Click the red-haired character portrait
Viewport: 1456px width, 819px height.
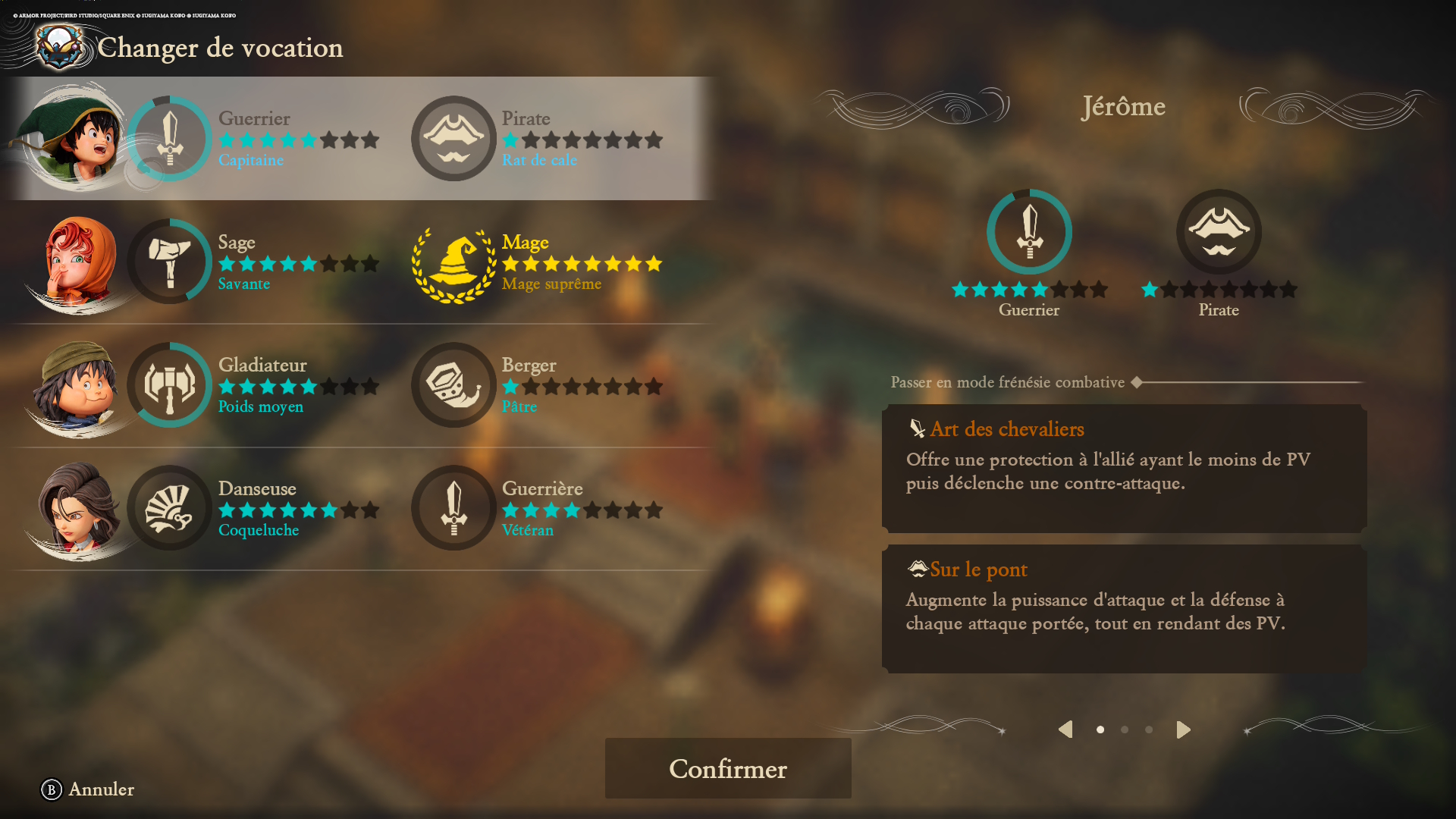76,262
